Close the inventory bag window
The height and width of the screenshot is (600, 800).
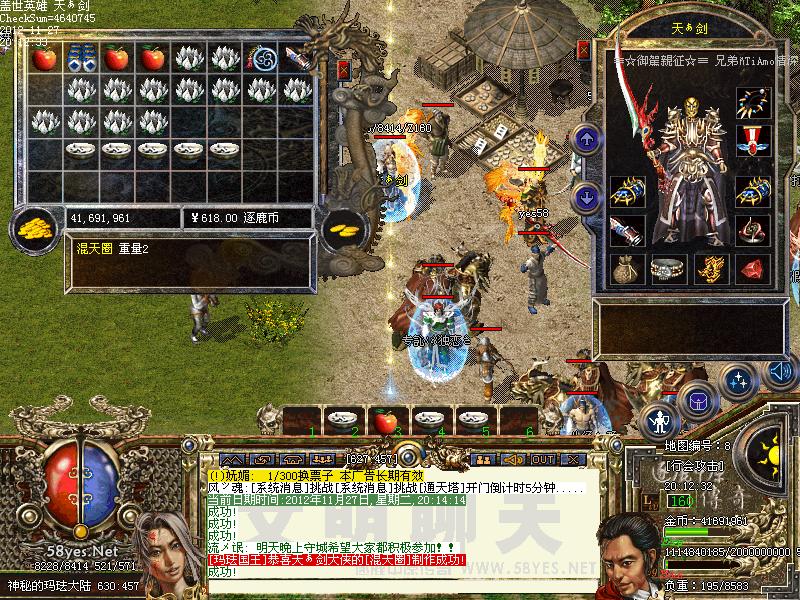[344, 70]
